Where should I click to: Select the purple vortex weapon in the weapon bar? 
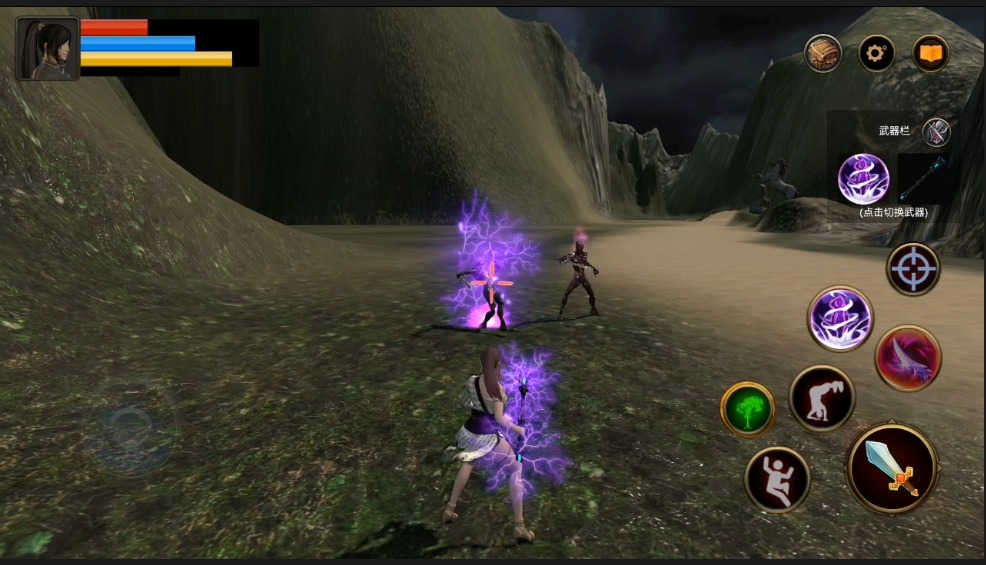[863, 179]
